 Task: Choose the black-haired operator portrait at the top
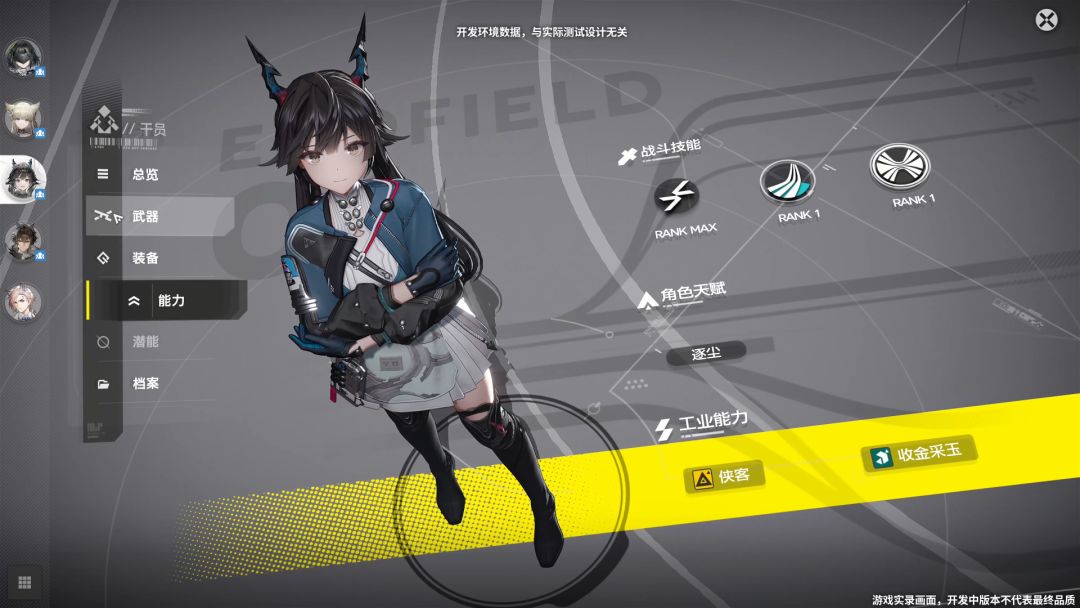(x=23, y=58)
